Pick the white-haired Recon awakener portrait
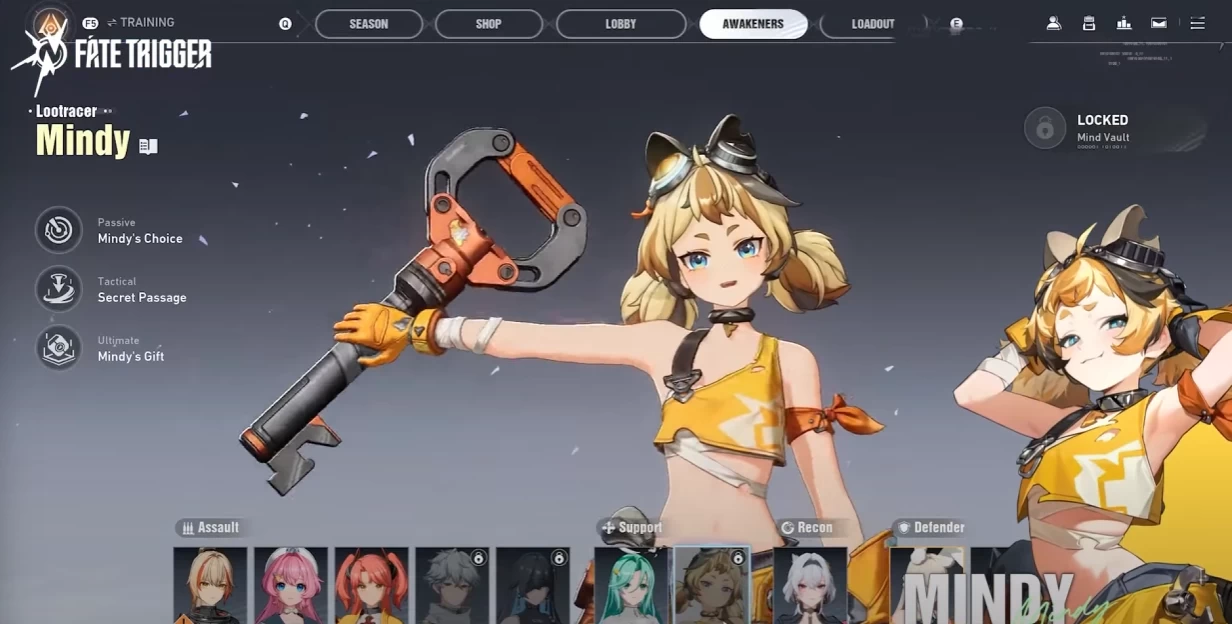Screen dimensions: 1232x624 (810, 585)
